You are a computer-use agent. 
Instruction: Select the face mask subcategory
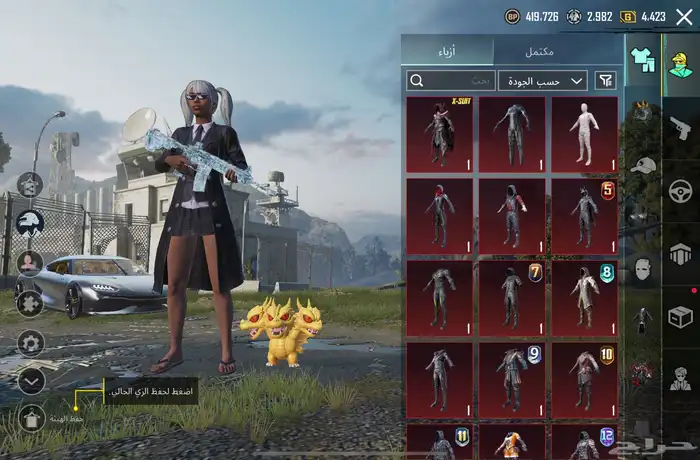[642, 268]
